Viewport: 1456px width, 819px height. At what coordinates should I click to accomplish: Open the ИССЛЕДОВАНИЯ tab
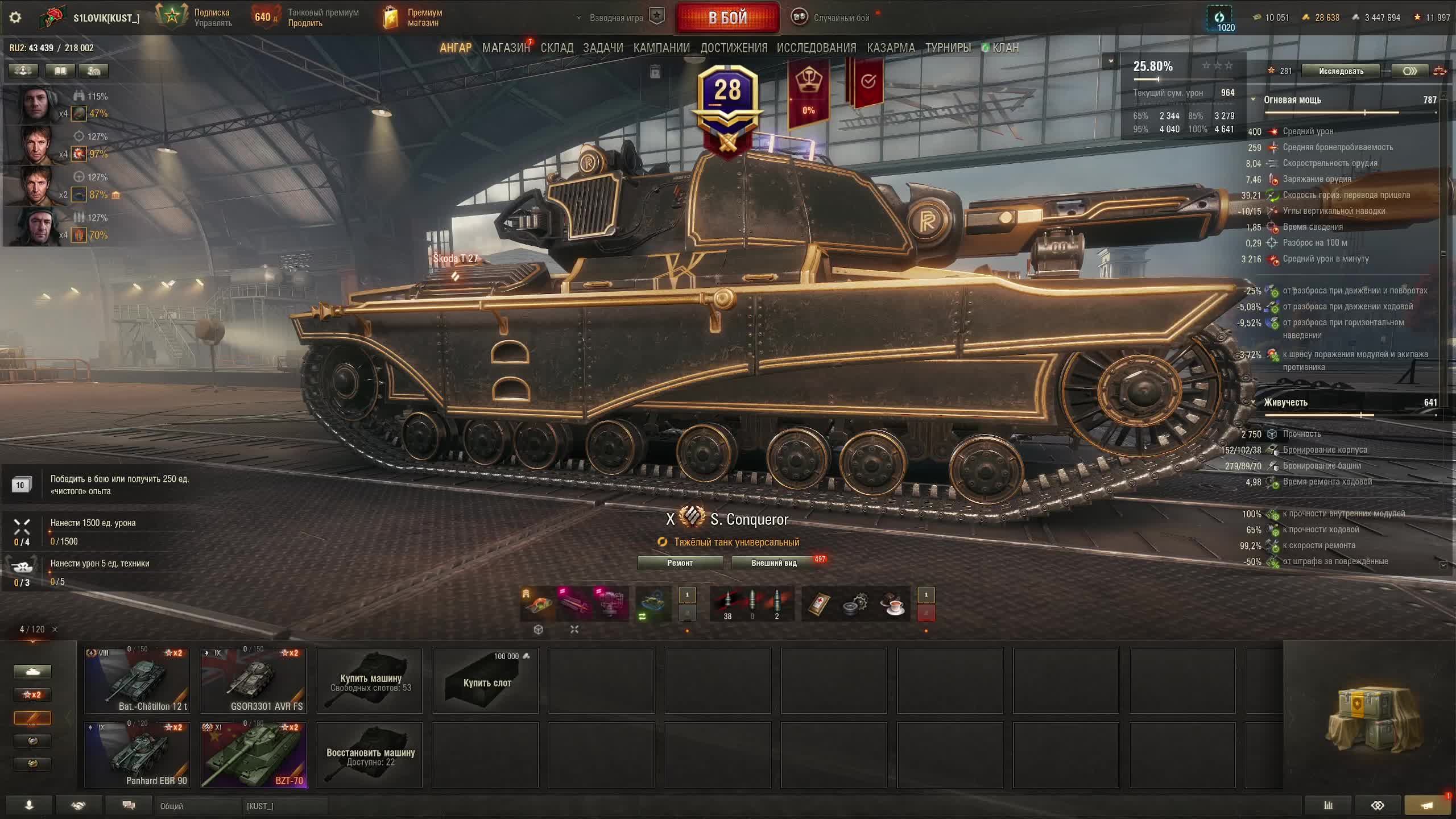point(816,48)
